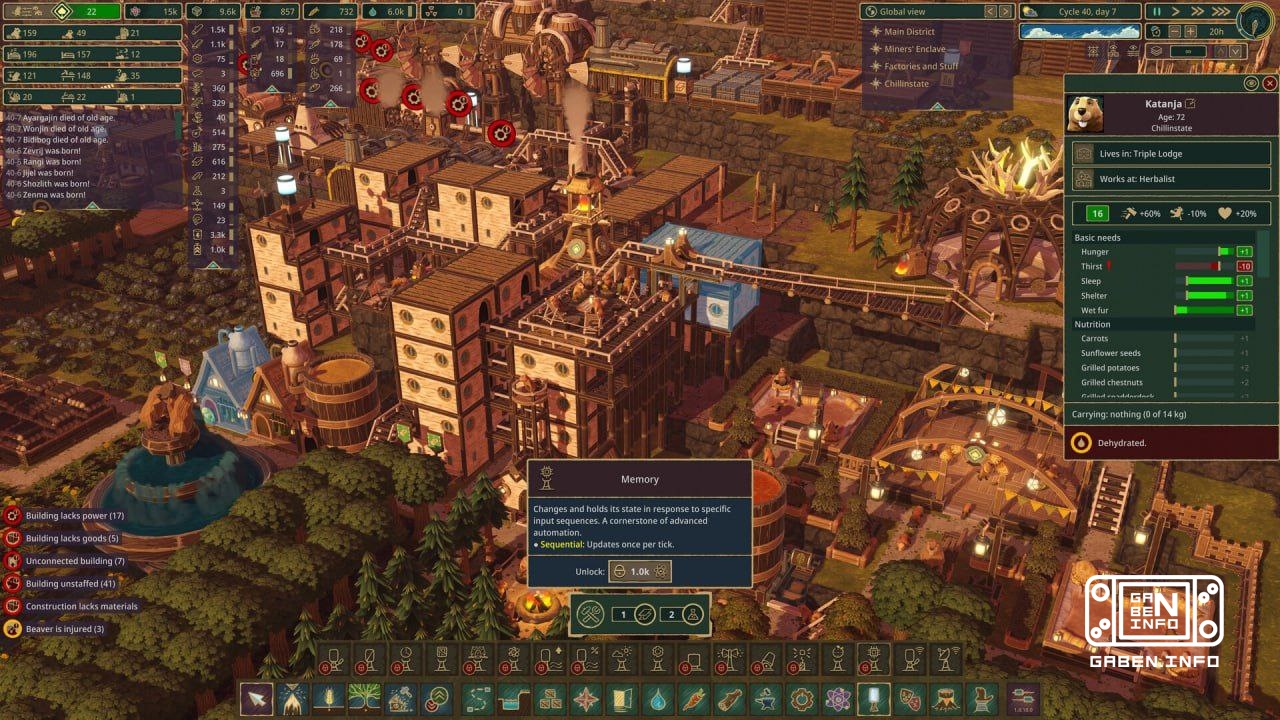This screenshot has width=1280, height=720.
Task: Open the power buildings category (gear icon)
Action: (x=800, y=700)
